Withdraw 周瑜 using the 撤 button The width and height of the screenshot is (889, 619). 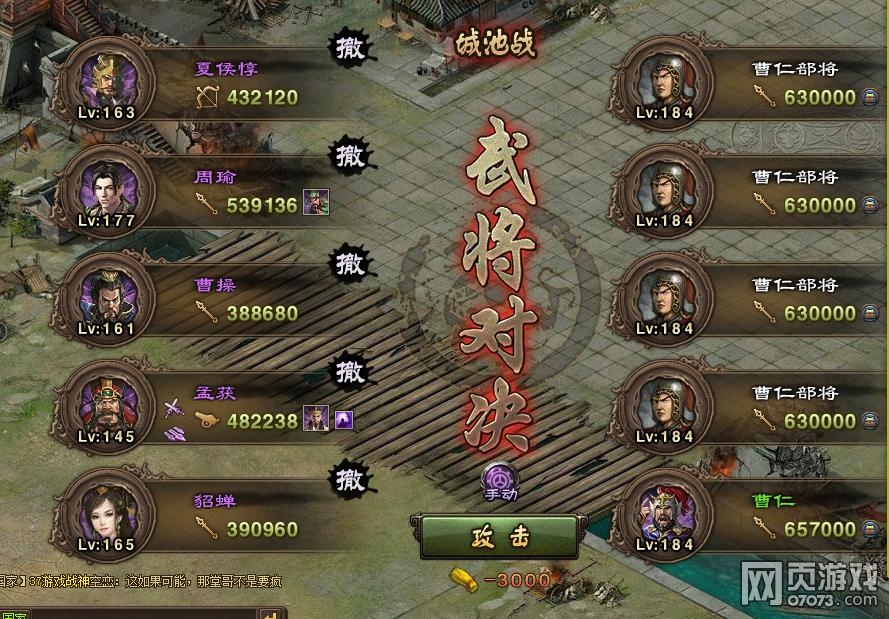point(350,155)
